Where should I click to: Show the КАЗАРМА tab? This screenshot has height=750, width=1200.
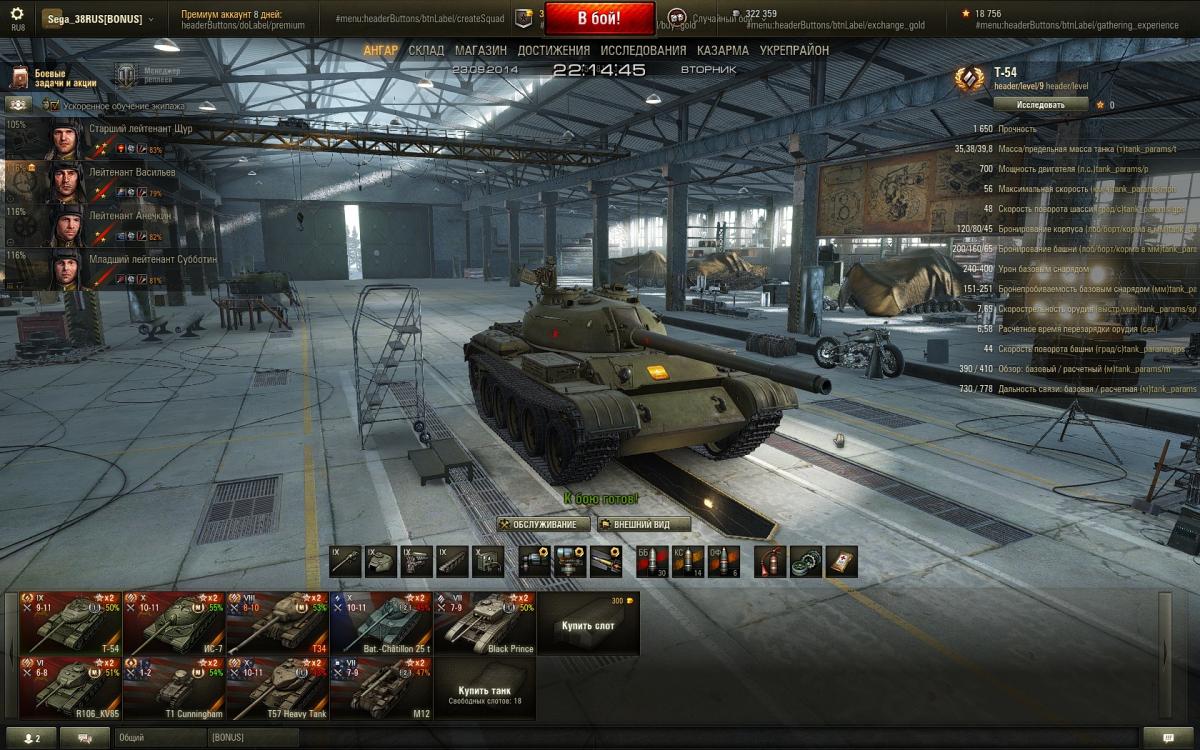[x=723, y=50]
